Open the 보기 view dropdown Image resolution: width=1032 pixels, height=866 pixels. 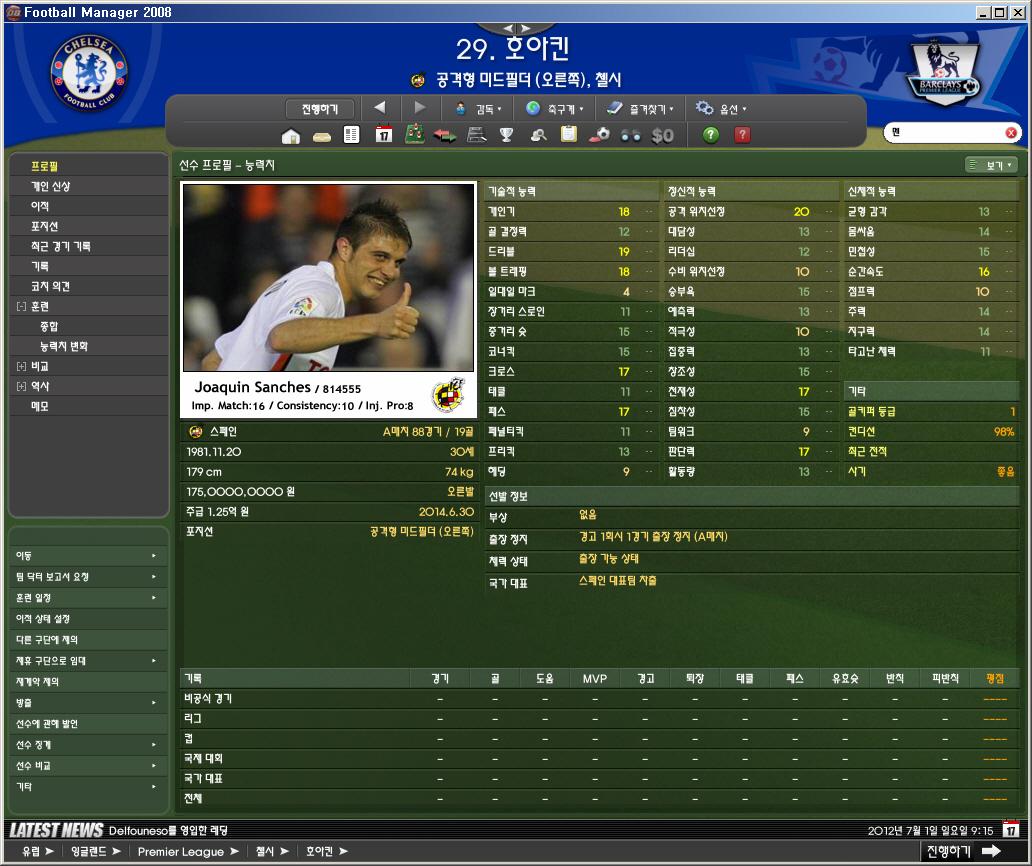coord(991,165)
